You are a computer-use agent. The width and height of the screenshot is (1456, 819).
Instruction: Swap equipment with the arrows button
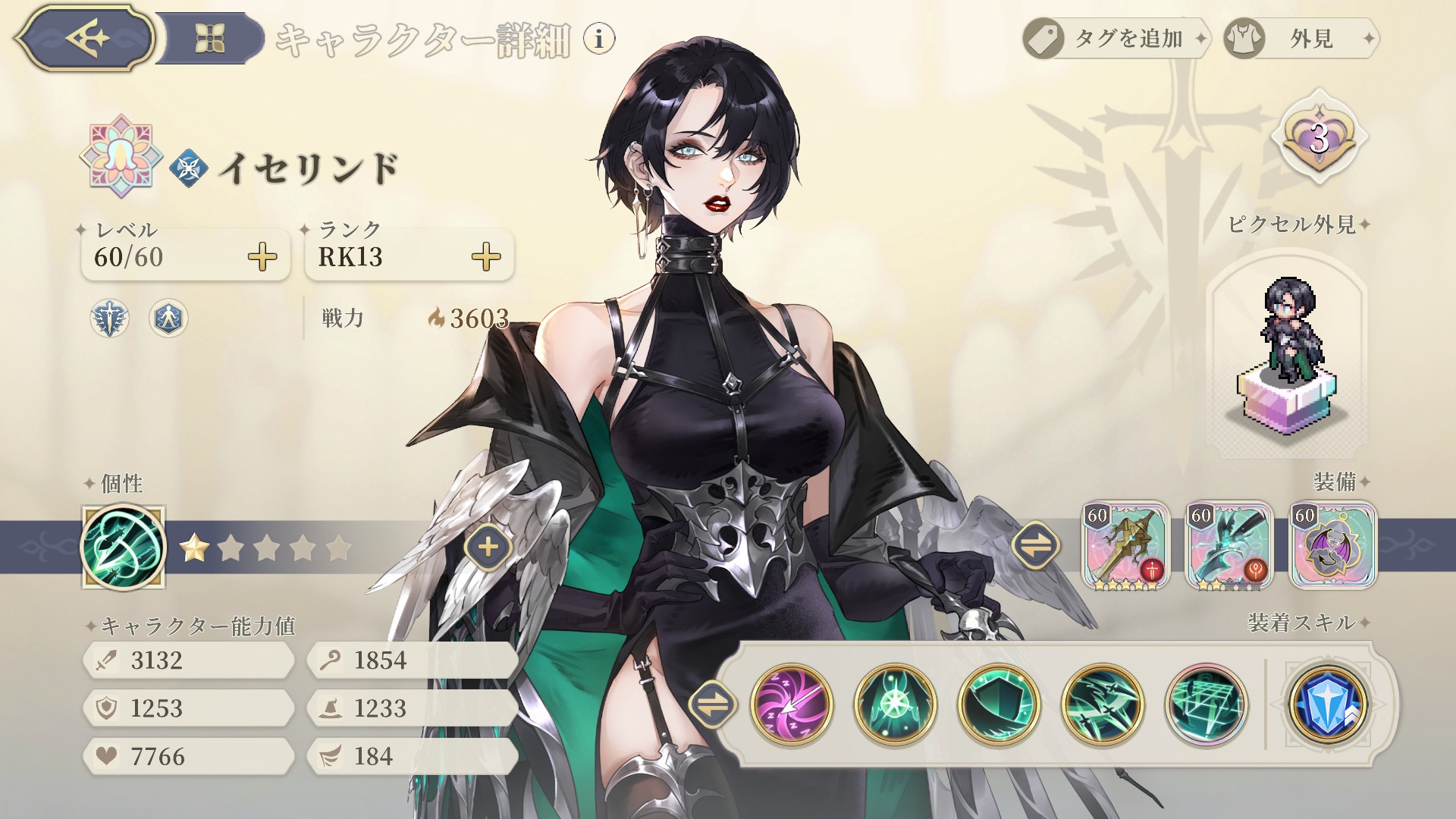[x=1036, y=544]
